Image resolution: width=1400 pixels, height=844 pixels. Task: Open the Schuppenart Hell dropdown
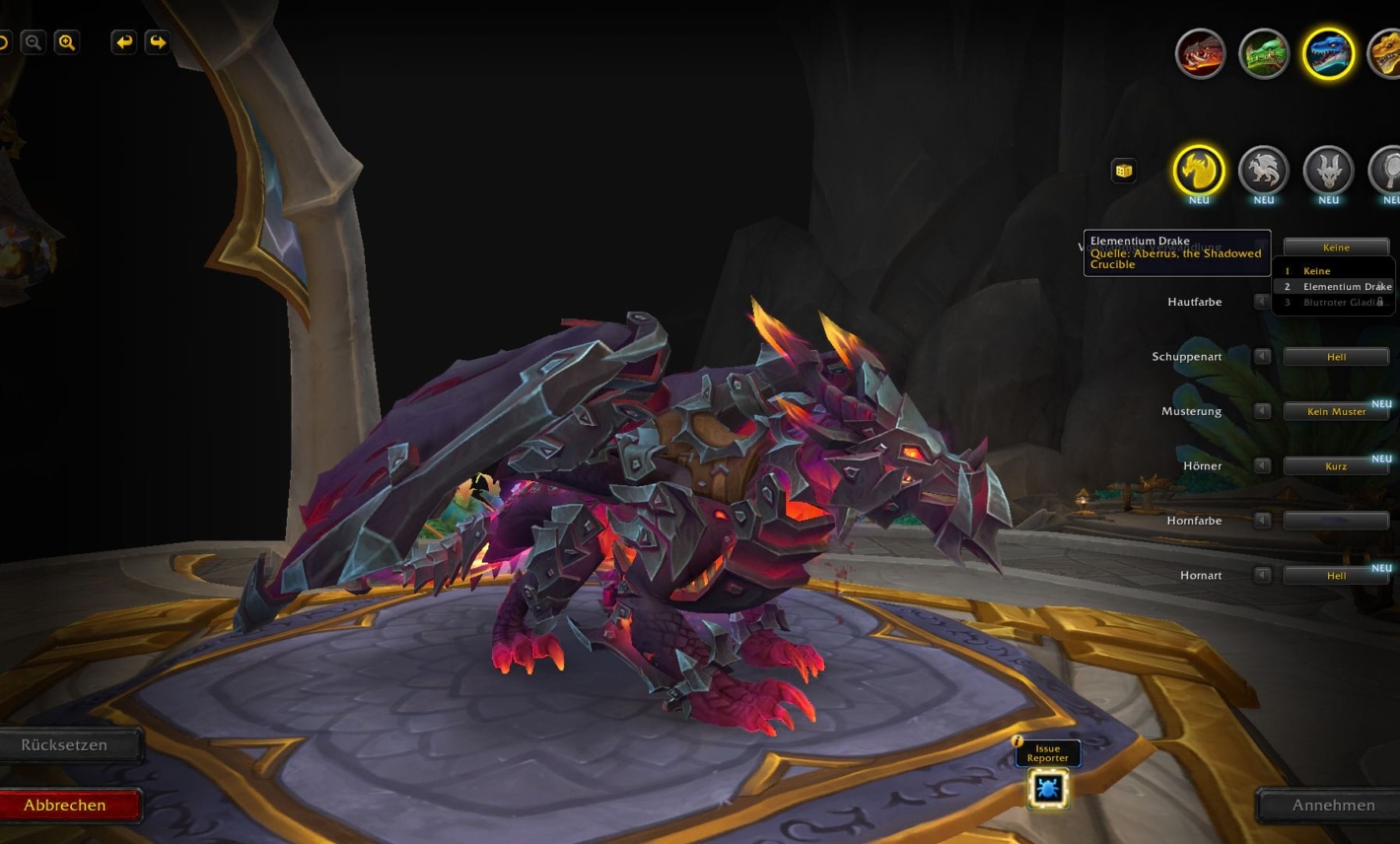1336,356
